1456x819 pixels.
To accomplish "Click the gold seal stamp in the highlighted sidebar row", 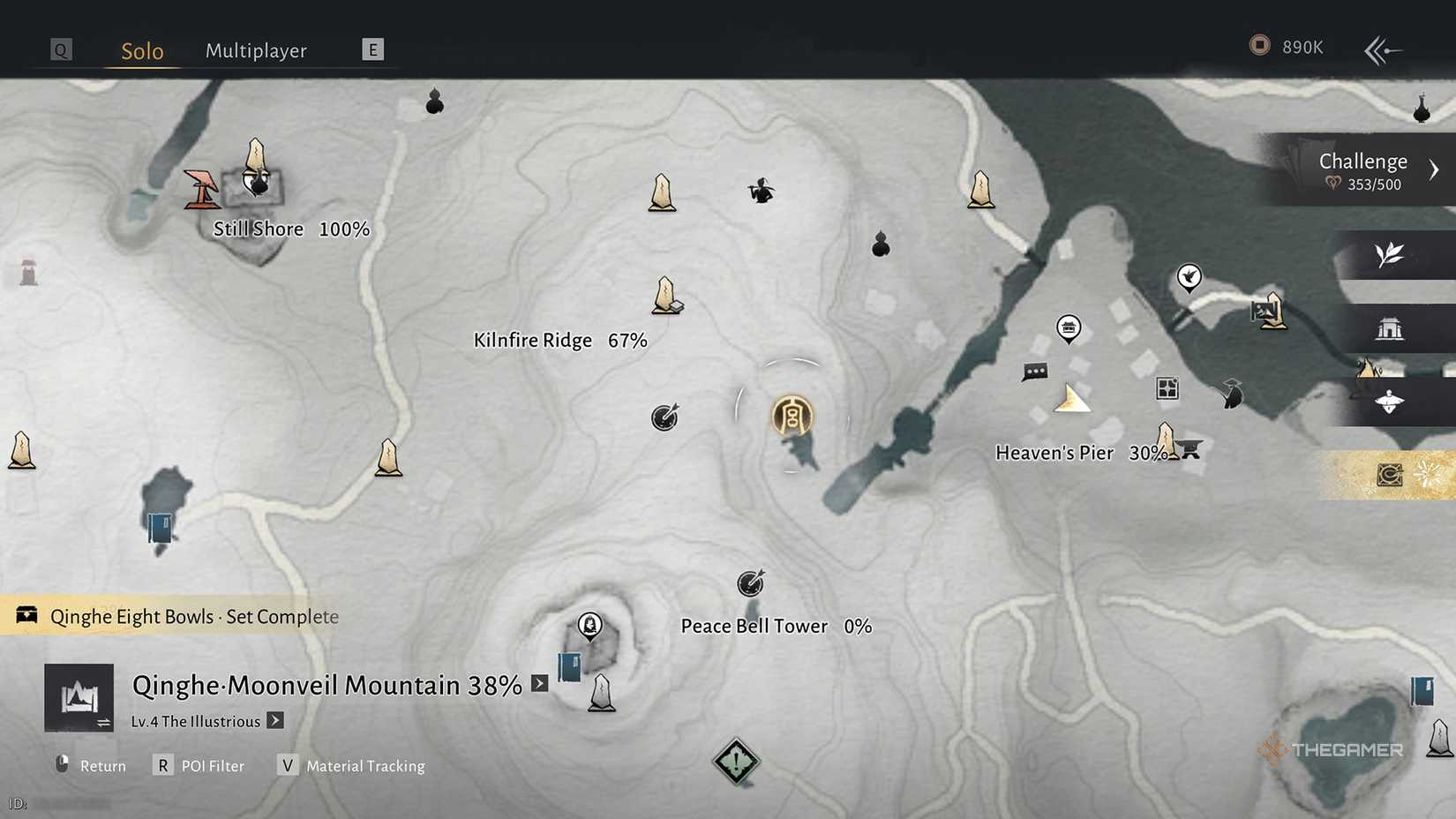I will 1389,474.
